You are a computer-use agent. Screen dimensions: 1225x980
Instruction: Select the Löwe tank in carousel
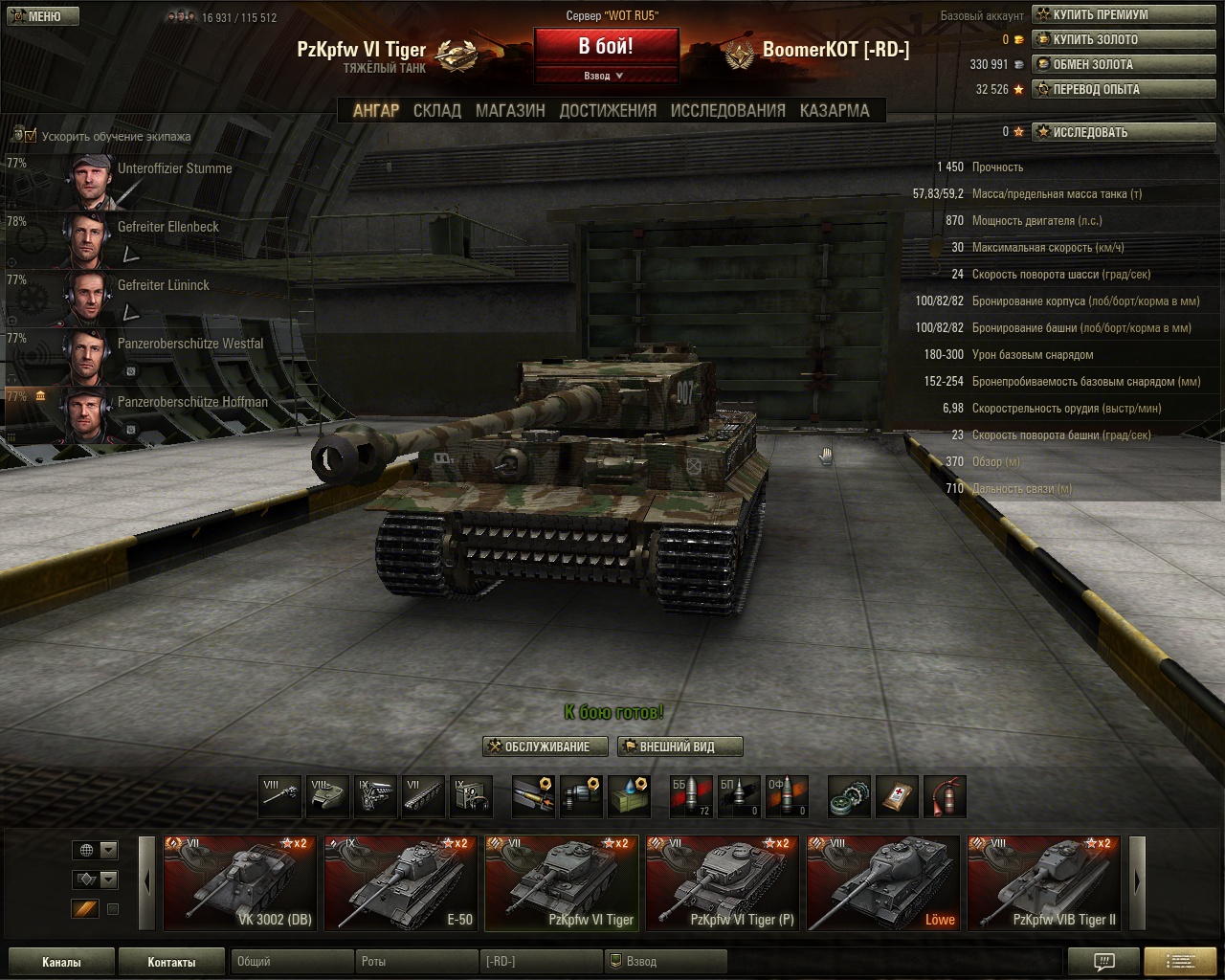click(882, 882)
